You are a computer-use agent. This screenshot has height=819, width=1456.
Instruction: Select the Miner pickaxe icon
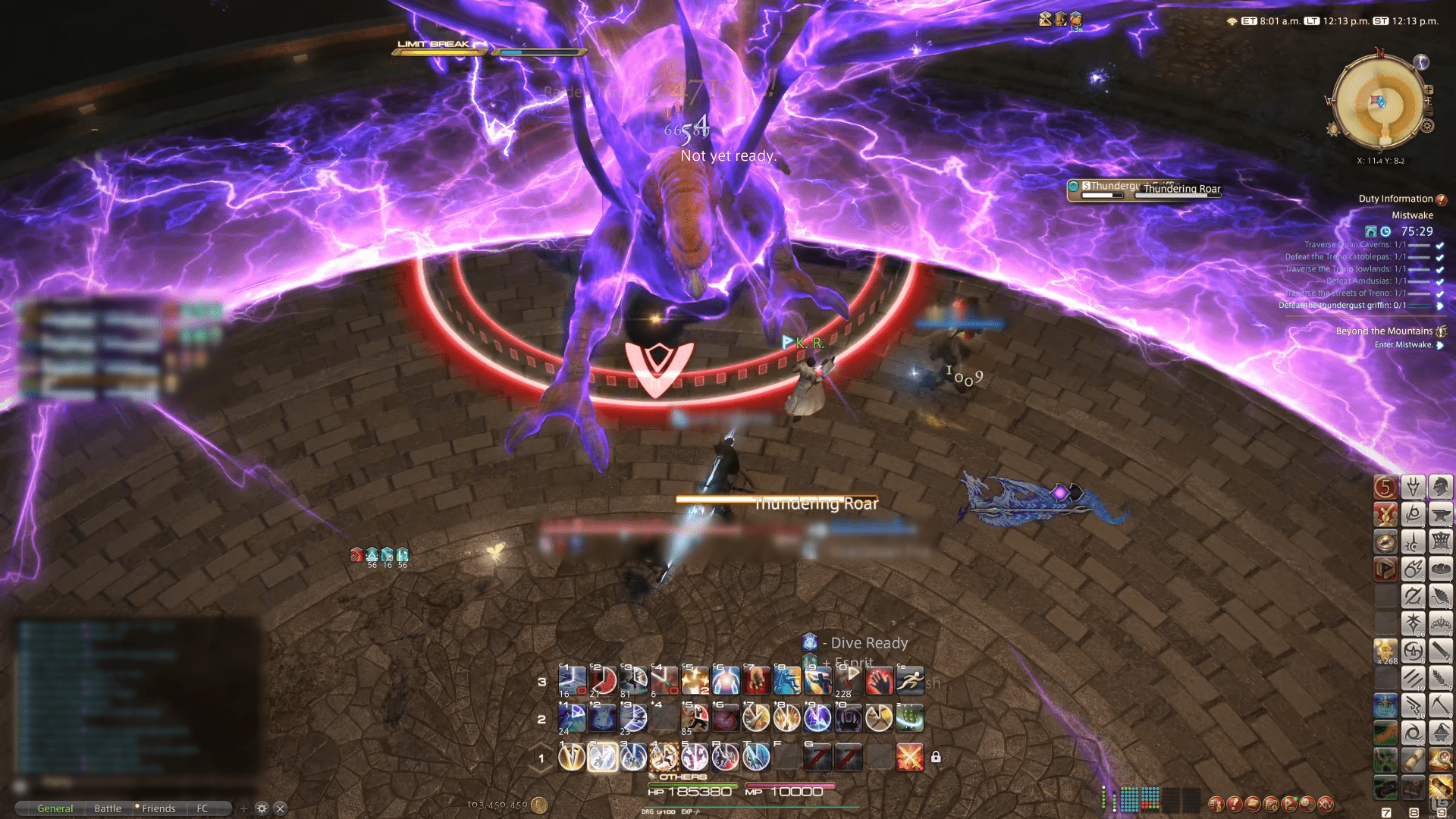1441,704
